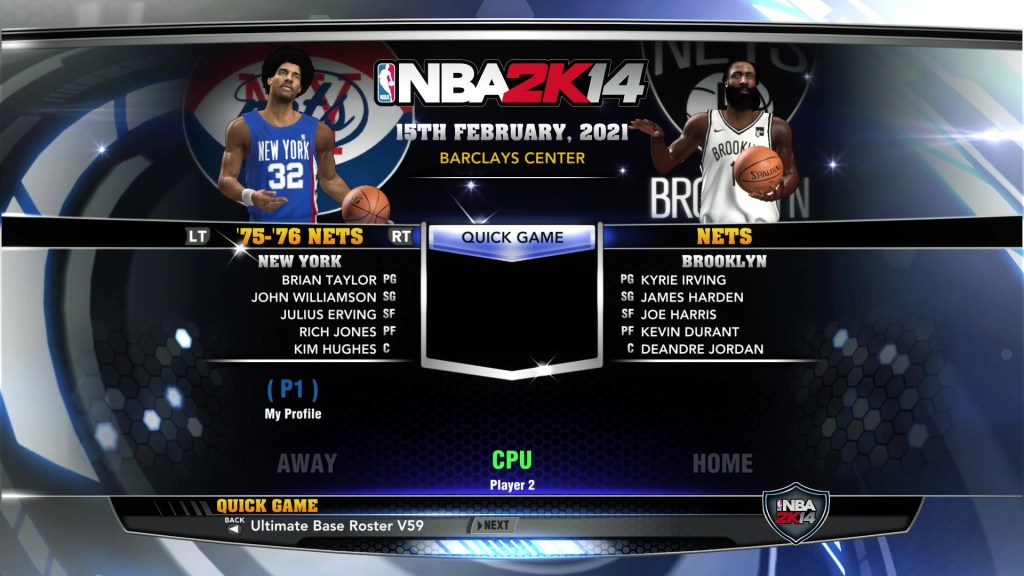Pick Kyrie Irving from the starters list
The width and height of the screenshot is (1024, 576).
pyautogui.click(x=683, y=280)
